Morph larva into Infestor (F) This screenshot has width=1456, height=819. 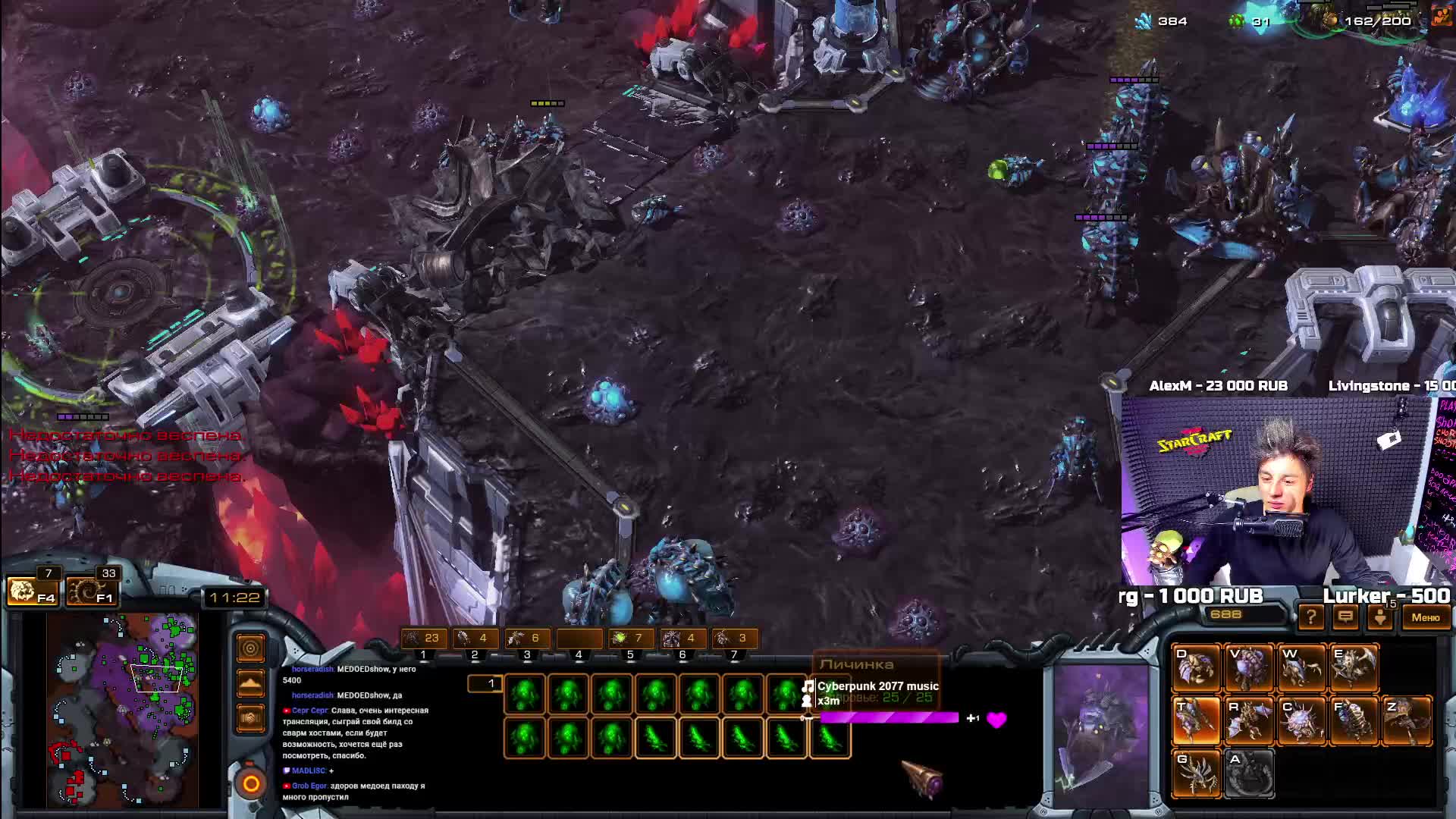[x=1354, y=720]
